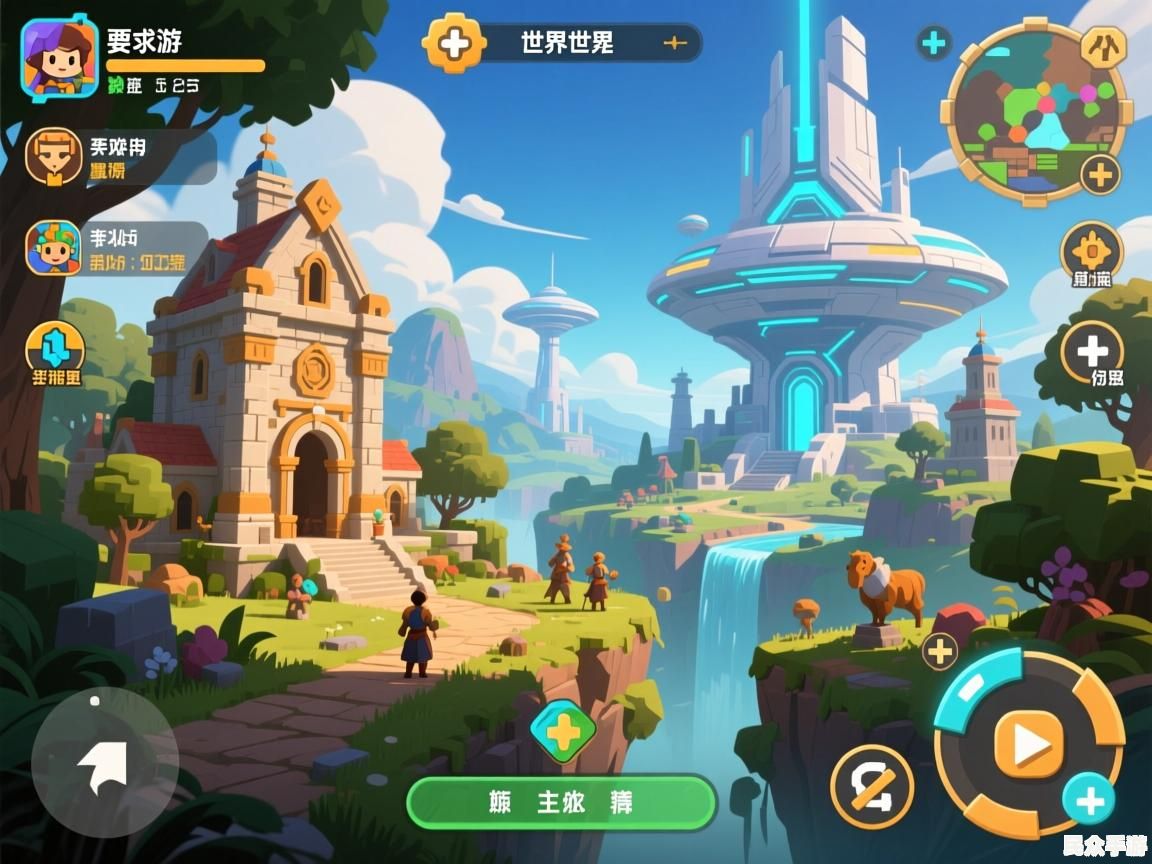
Task: Choose the green-hat party member portrait
Action: (54, 248)
